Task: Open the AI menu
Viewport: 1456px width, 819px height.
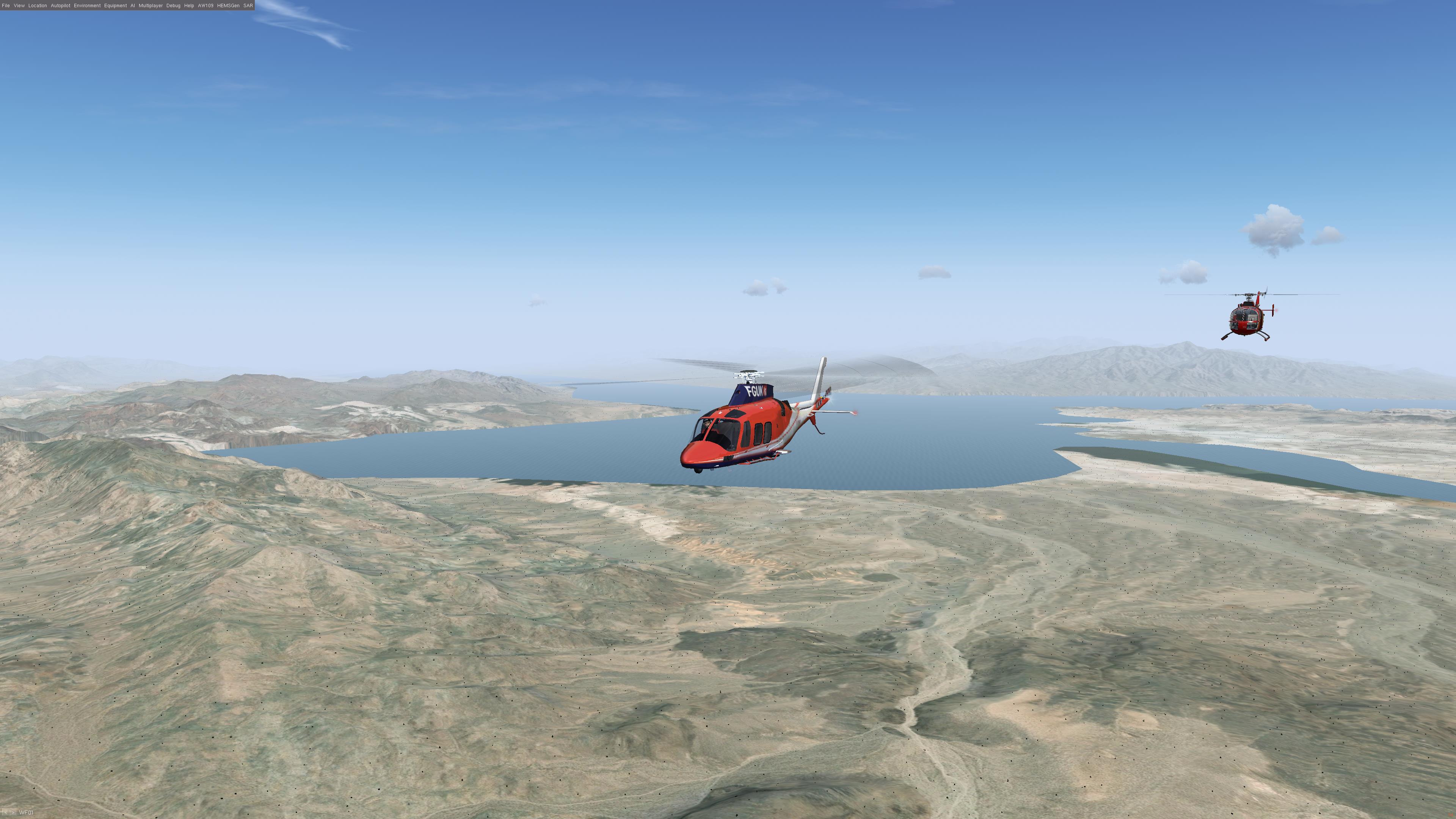Action: click(x=133, y=6)
